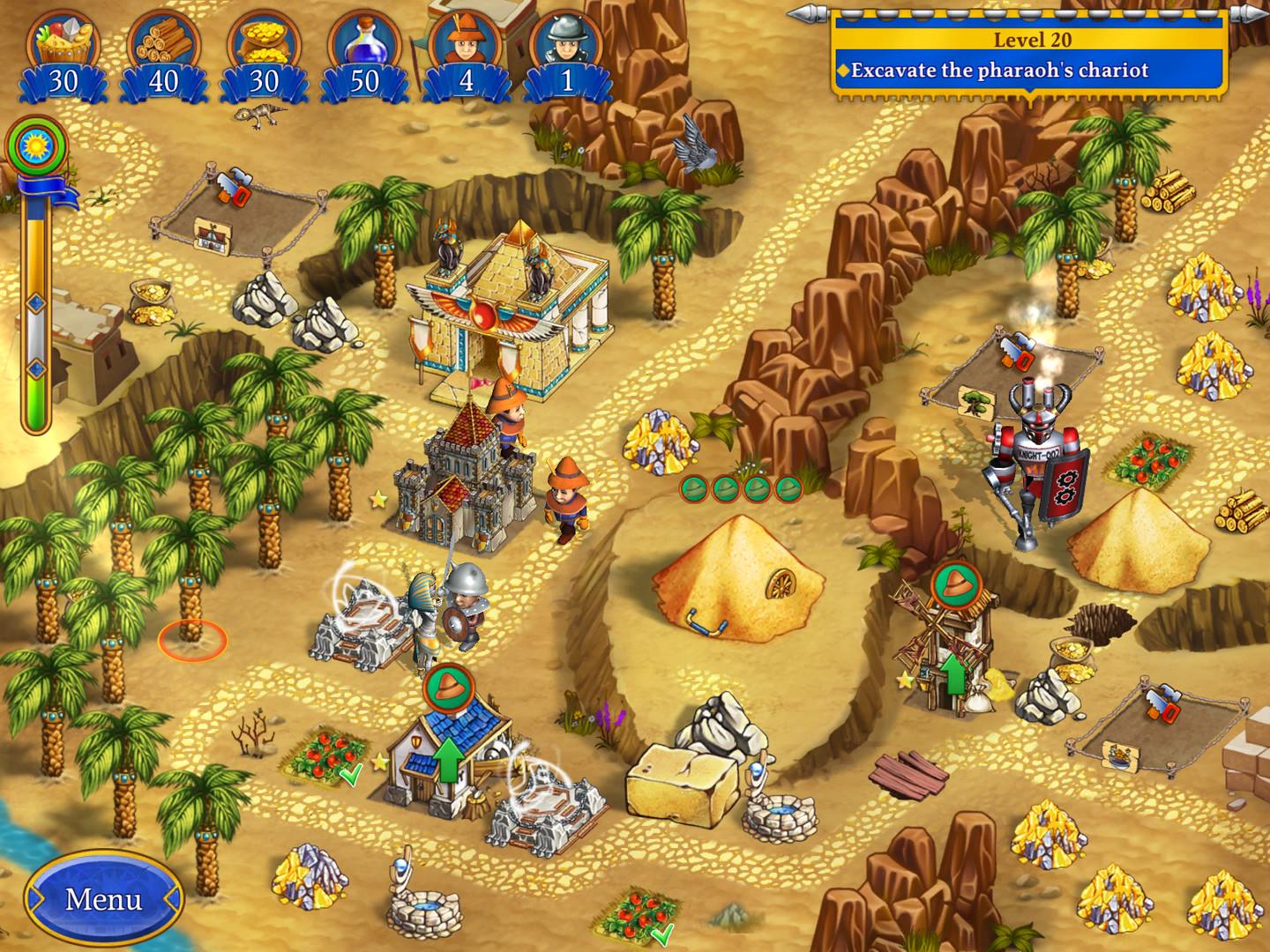Click the green checkmark on the tomato garden
Viewport: 1270px width, 952px height.
[x=351, y=775]
